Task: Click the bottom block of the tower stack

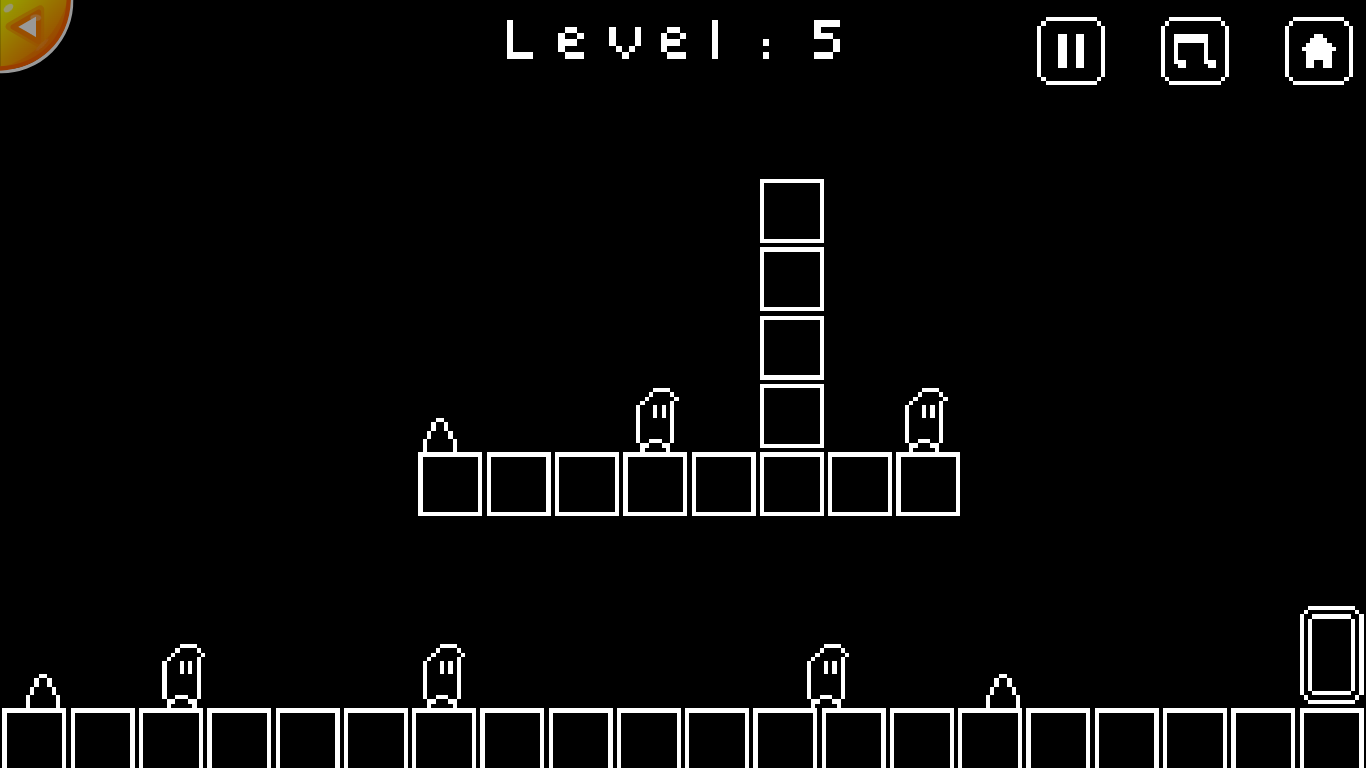Action: point(791,418)
